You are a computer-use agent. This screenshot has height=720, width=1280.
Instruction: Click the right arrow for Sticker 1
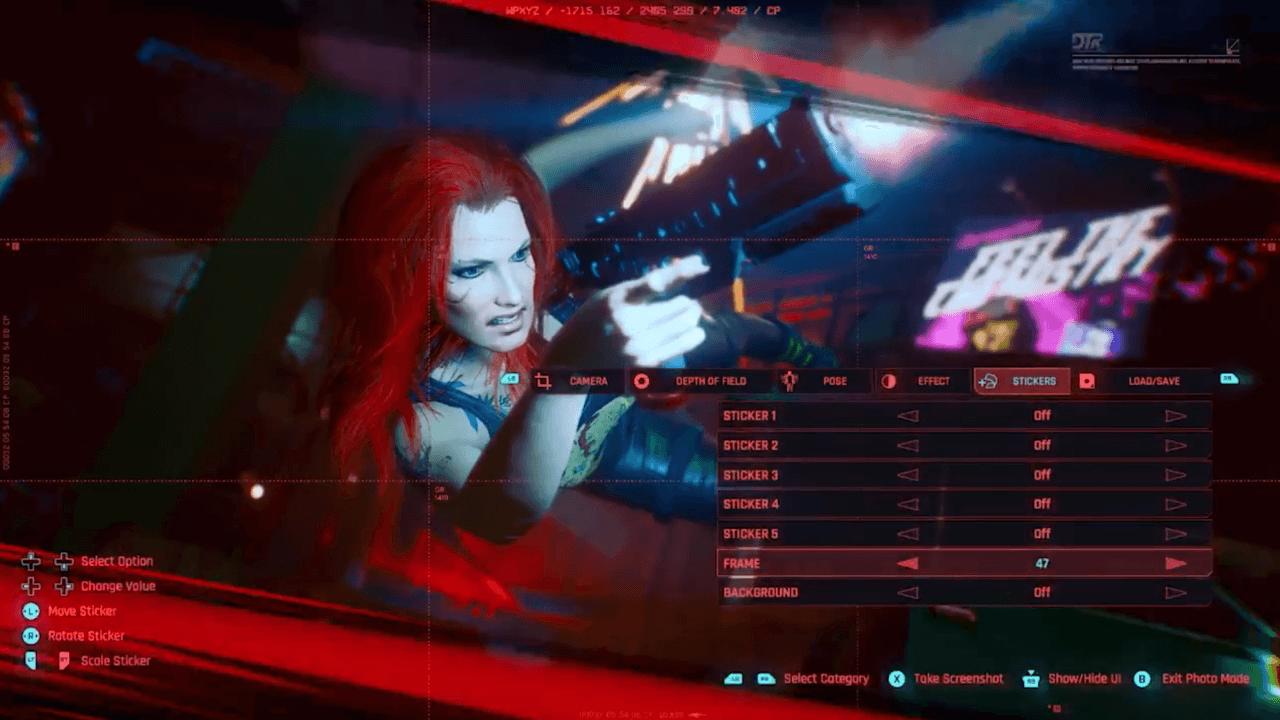pyautogui.click(x=1175, y=416)
